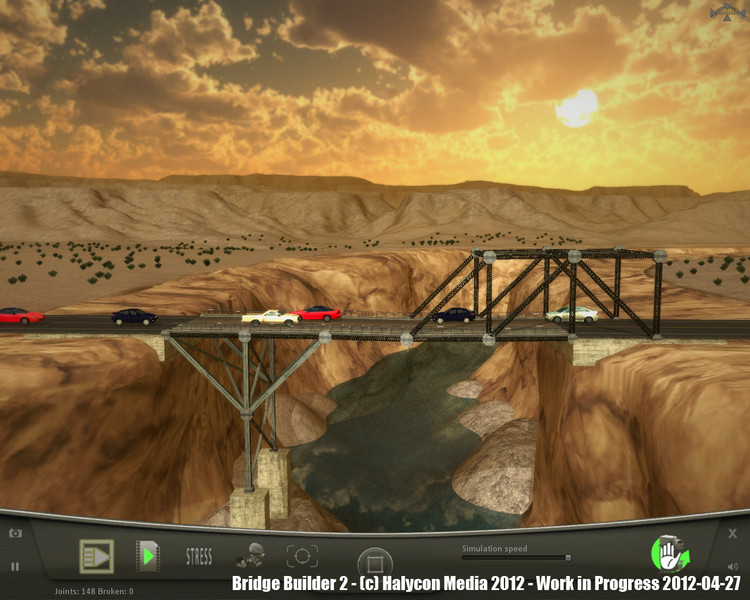This screenshot has height=600, width=750.
Task: Click the boxed play button
Action: [x=97, y=556]
